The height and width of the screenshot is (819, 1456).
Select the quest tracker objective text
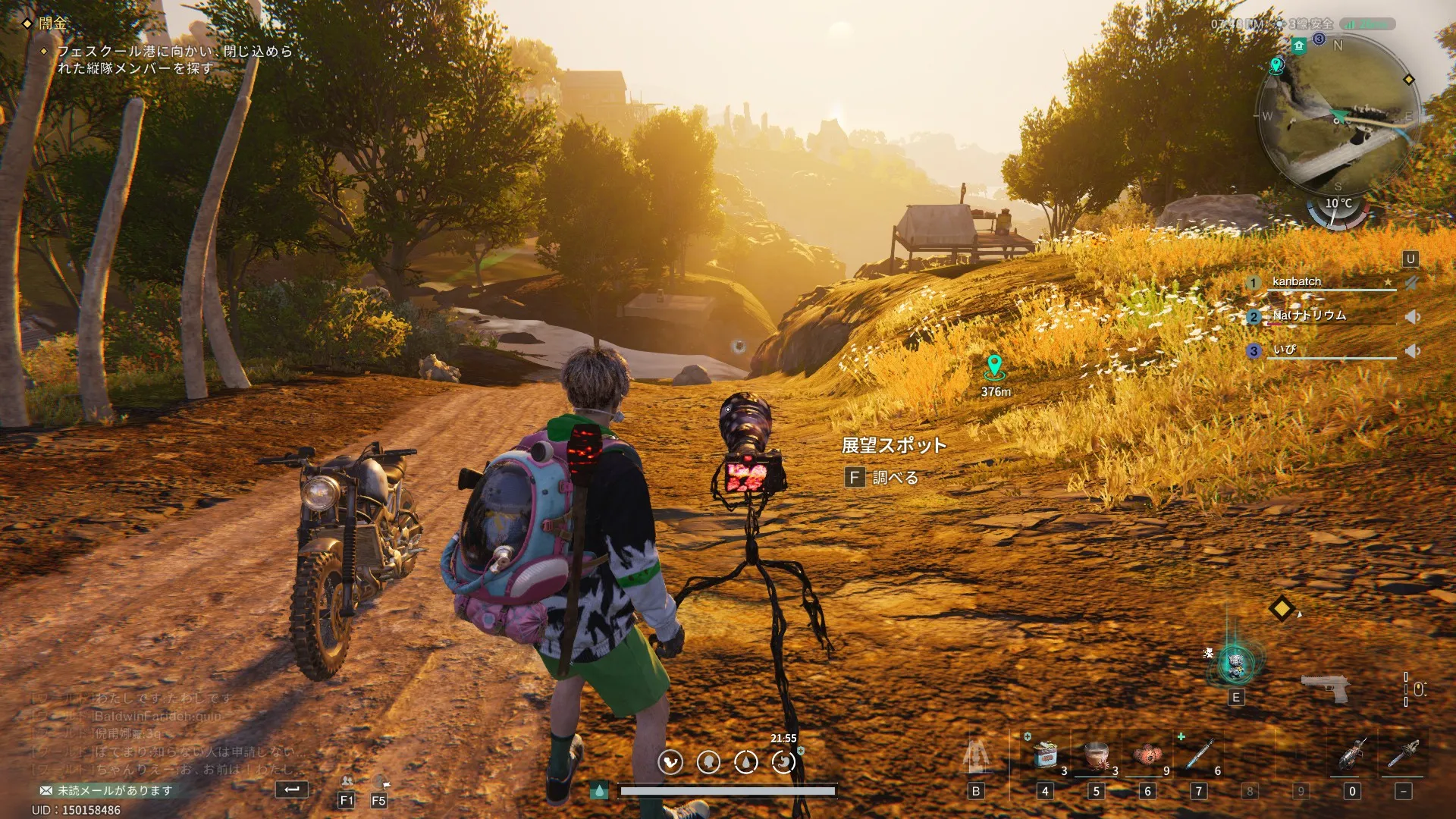(x=174, y=59)
